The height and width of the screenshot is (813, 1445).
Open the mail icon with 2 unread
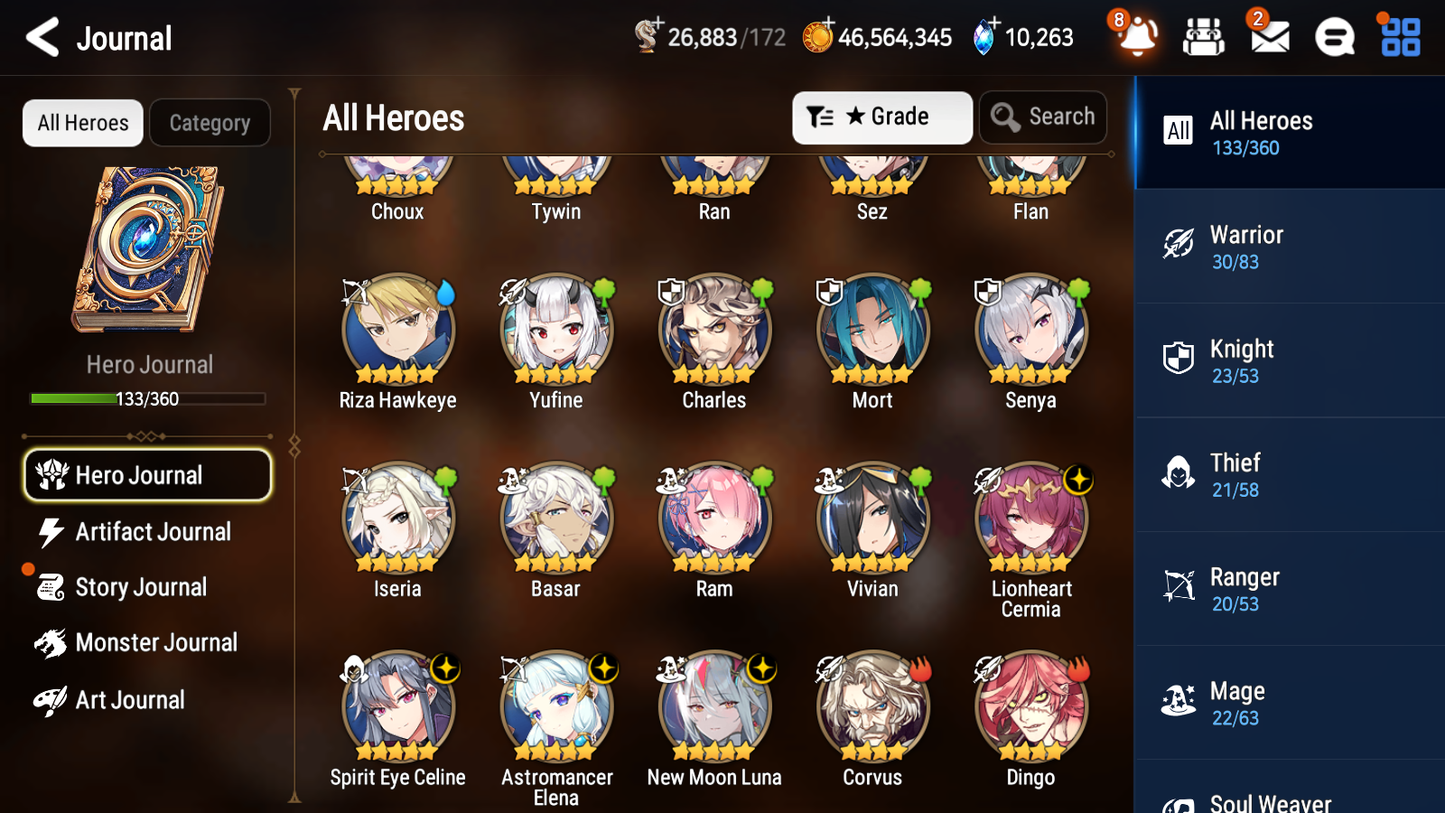[x=1269, y=38]
